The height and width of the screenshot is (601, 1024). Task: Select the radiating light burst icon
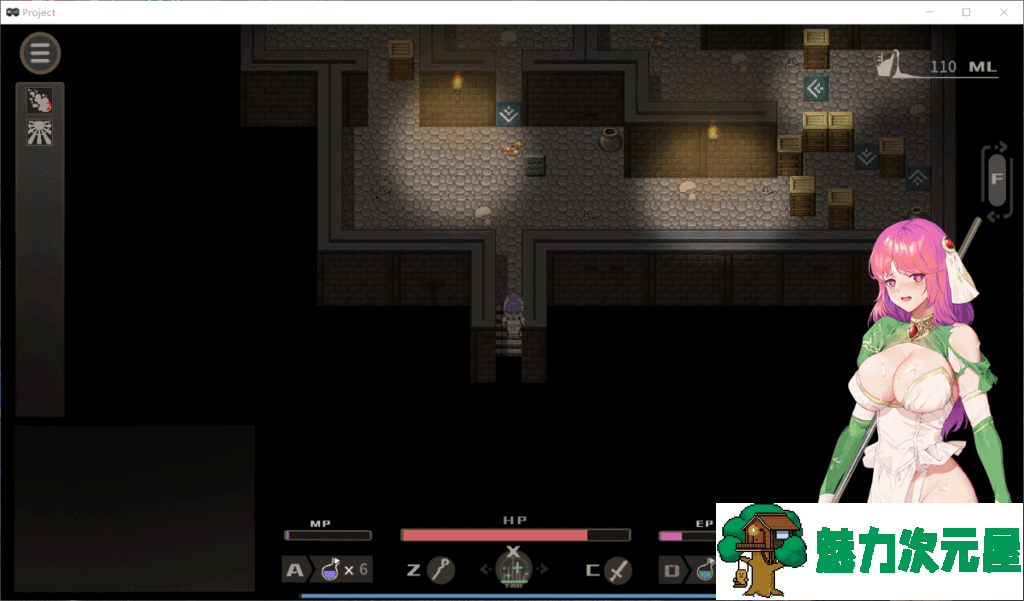40,132
